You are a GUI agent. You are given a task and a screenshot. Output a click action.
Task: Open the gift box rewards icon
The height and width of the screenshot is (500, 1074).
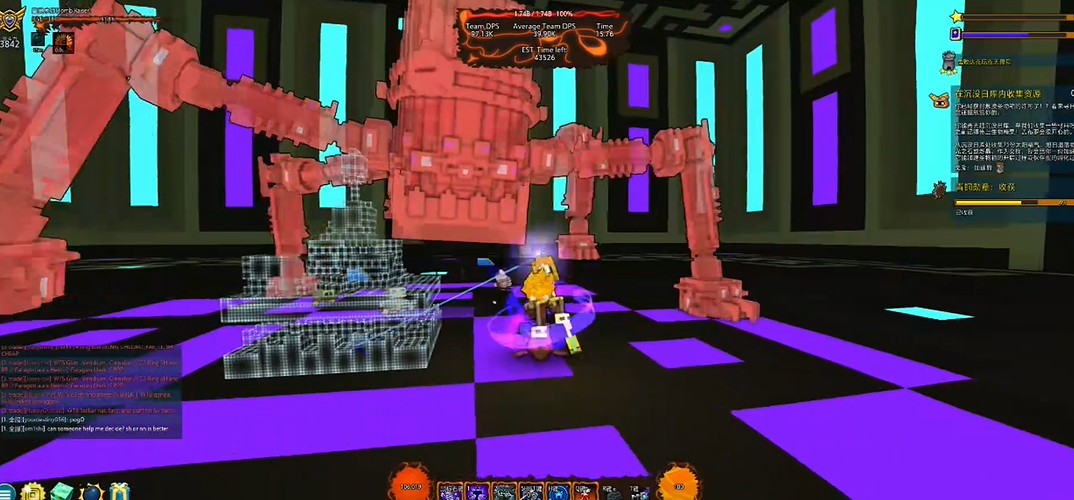point(120,491)
